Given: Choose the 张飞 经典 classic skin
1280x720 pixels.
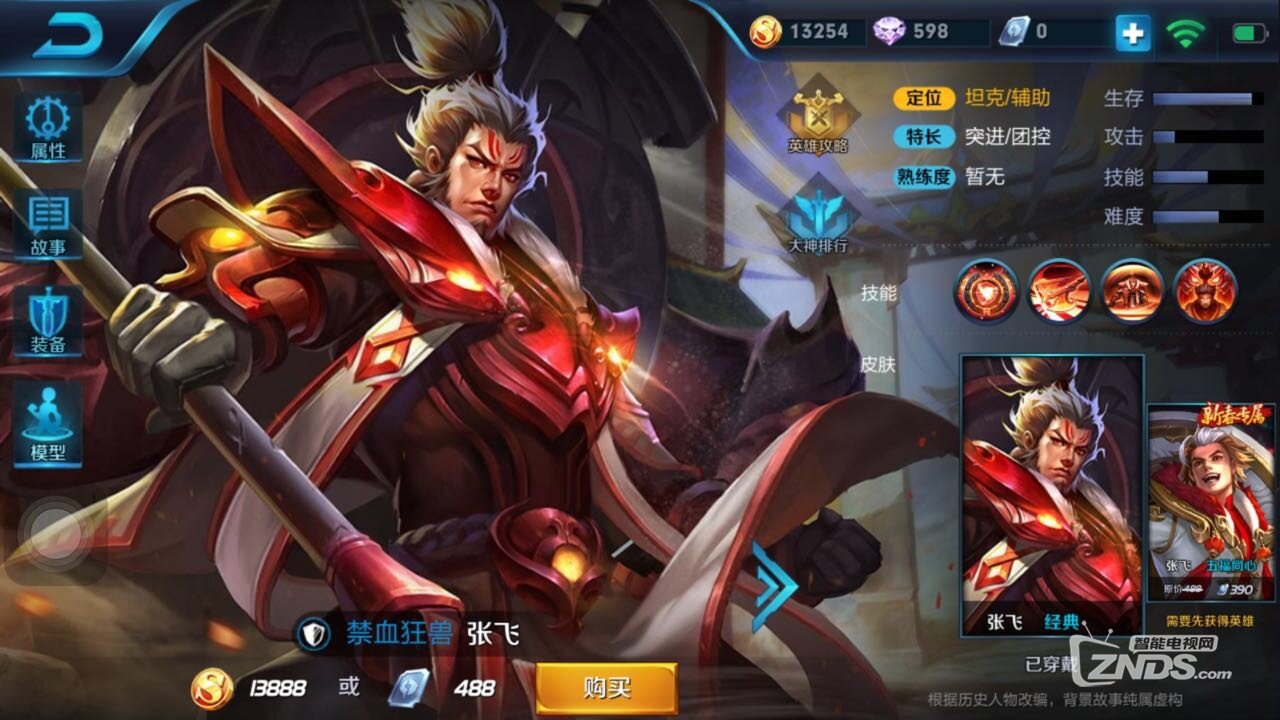Looking at the screenshot, I should (1052, 495).
